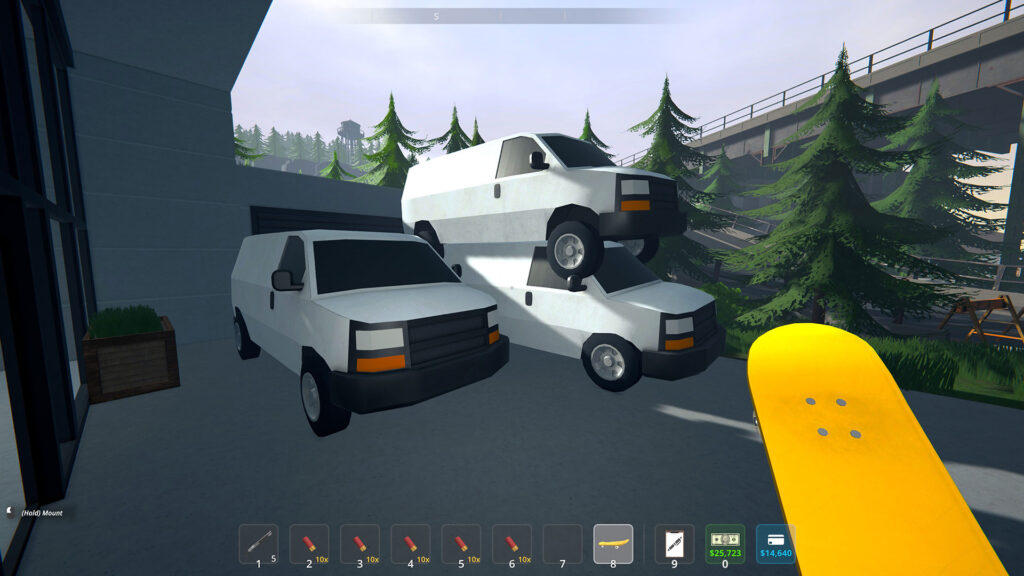Select the shotgun in hotbar slot 1
1024x576 pixels.
258,544
